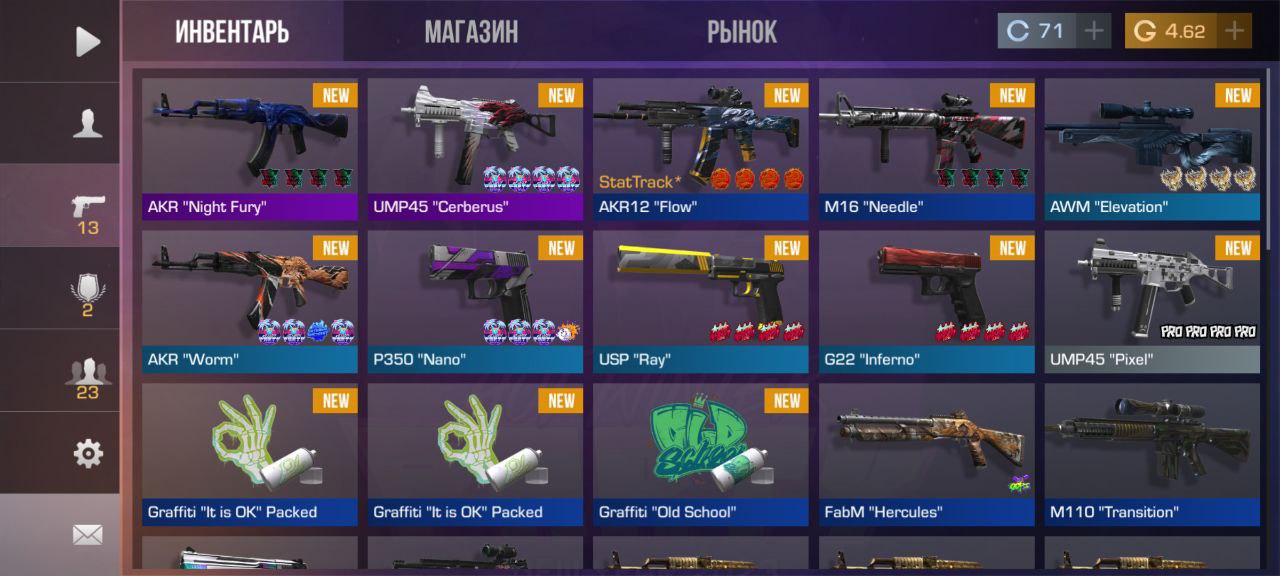
Task: Select the G22 "Inferno" pistol
Action: tap(926, 302)
